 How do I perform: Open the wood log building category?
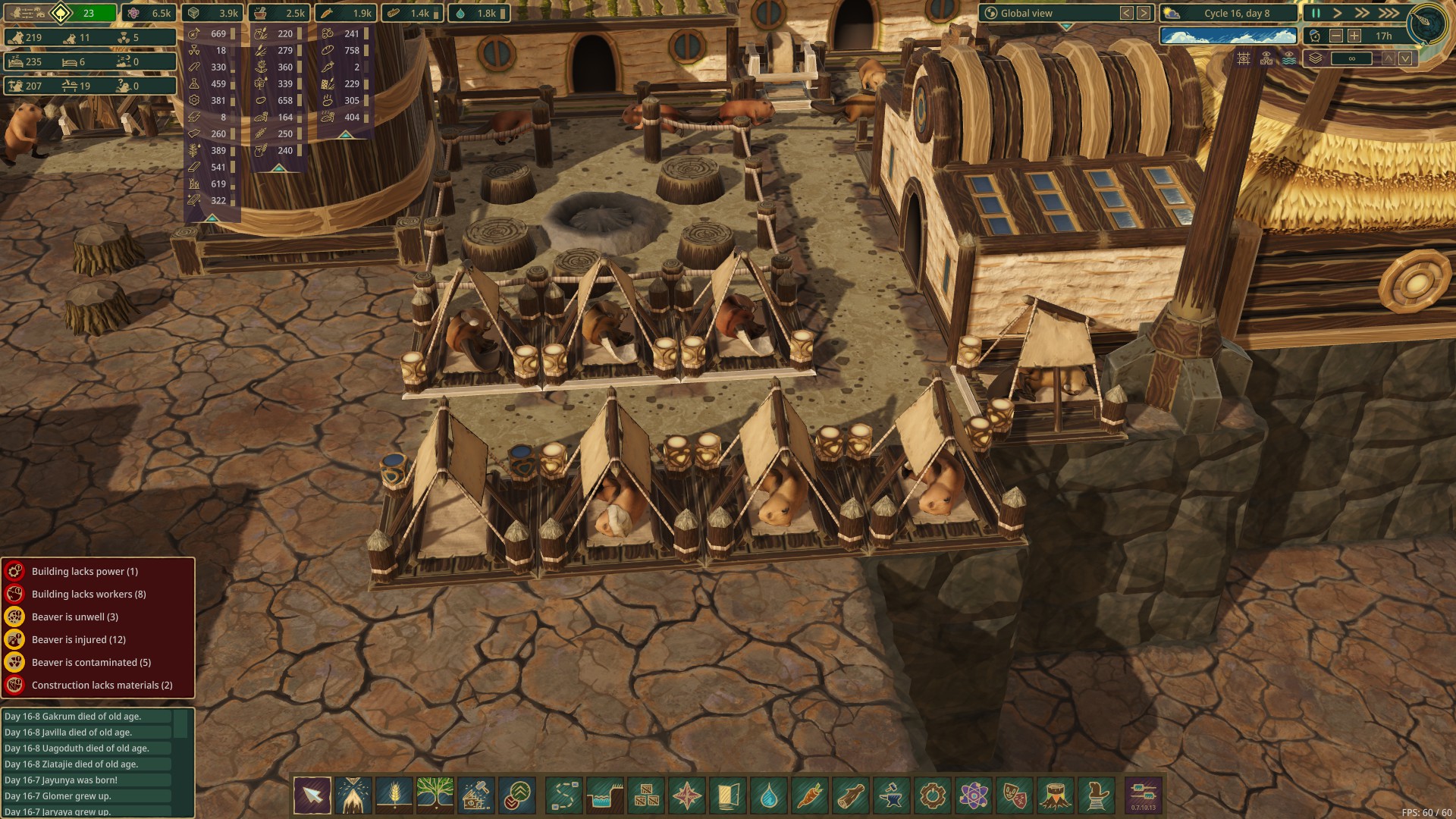coord(851,795)
